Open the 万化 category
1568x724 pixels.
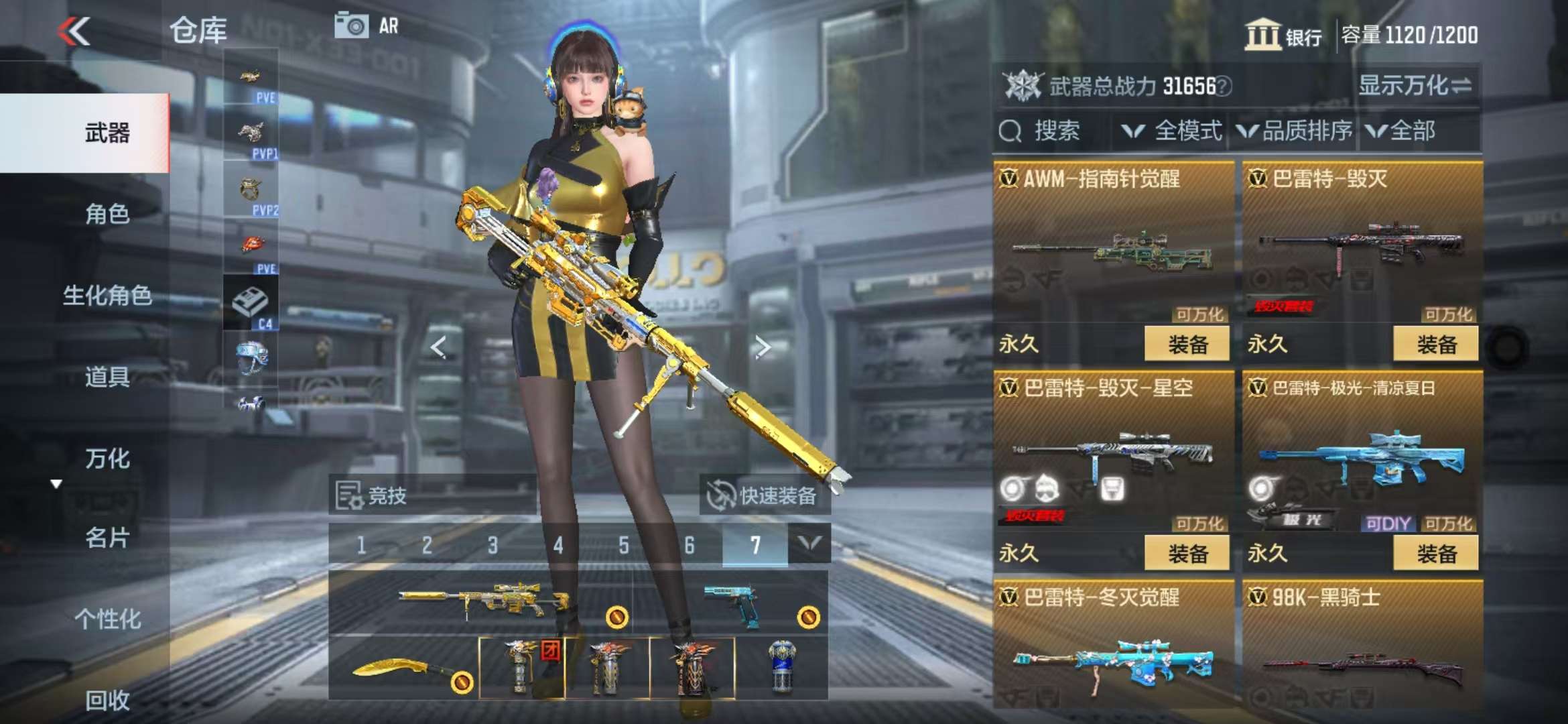pyautogui.click(x=107, y=459)
